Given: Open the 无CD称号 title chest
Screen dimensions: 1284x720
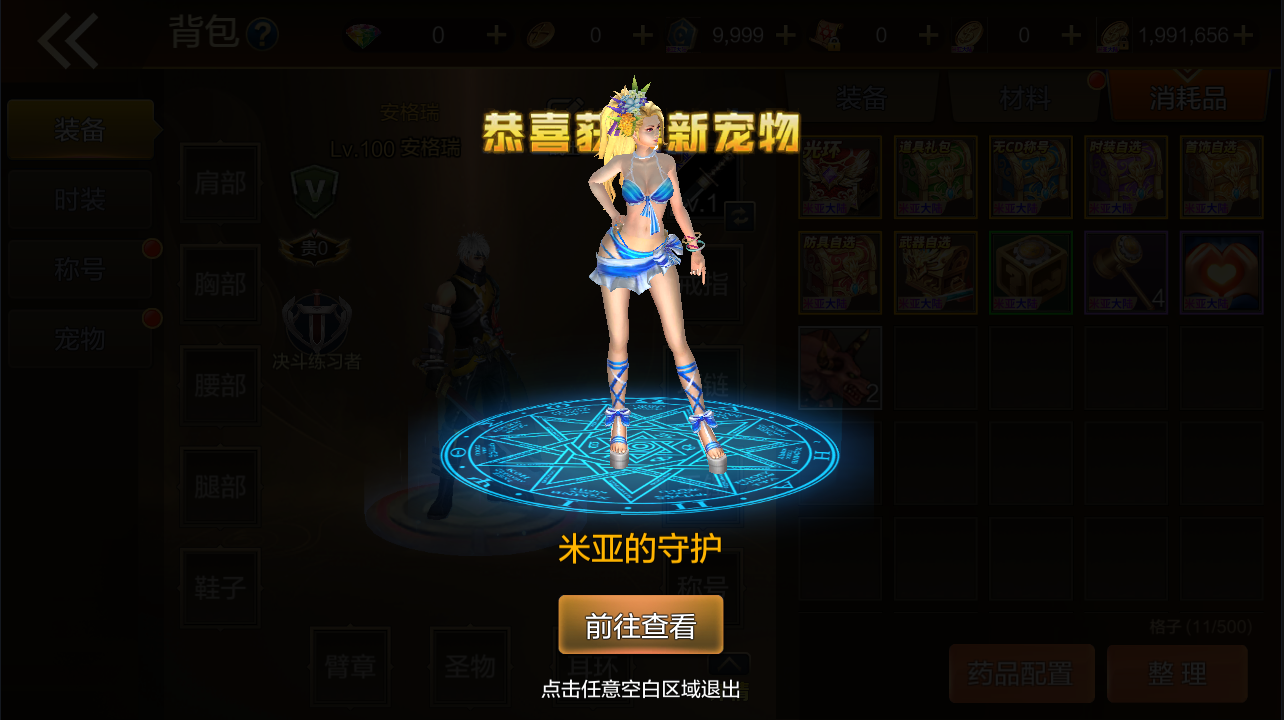Looking at the screenshot, I should (x=1030, y=176).
